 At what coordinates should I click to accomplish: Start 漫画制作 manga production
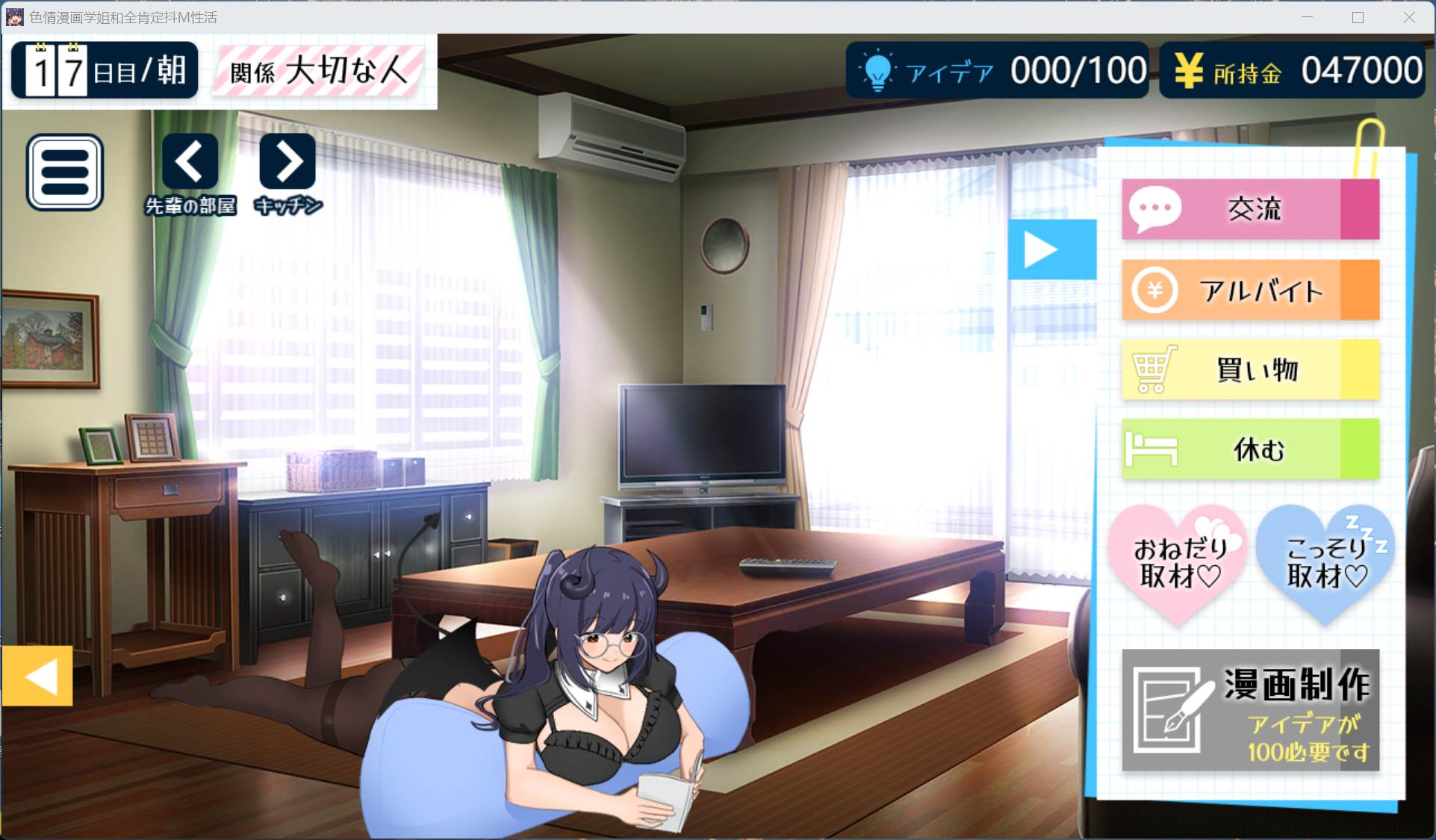(x=1249, y=710)
